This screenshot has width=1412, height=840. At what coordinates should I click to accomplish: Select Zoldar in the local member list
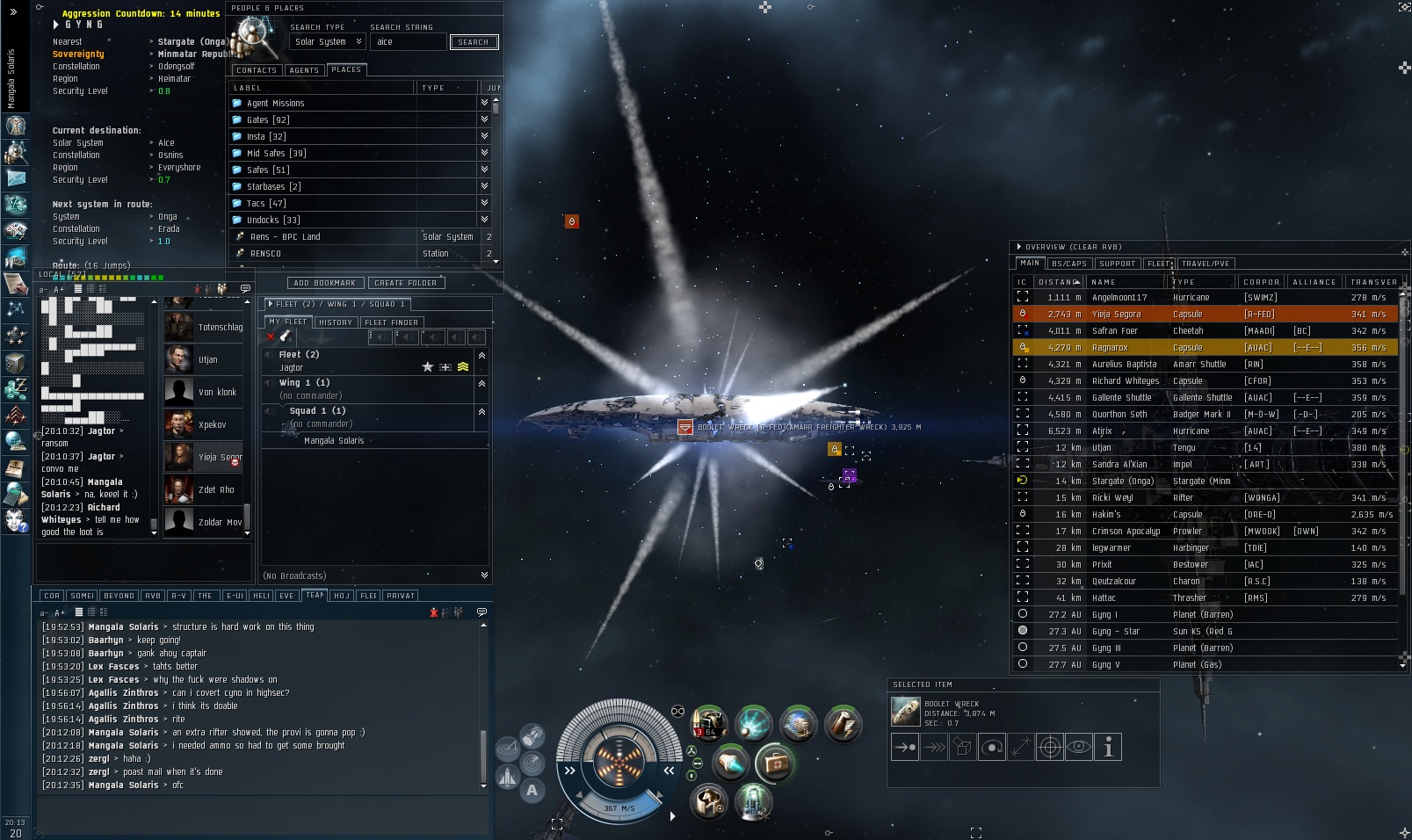[219, 523]
